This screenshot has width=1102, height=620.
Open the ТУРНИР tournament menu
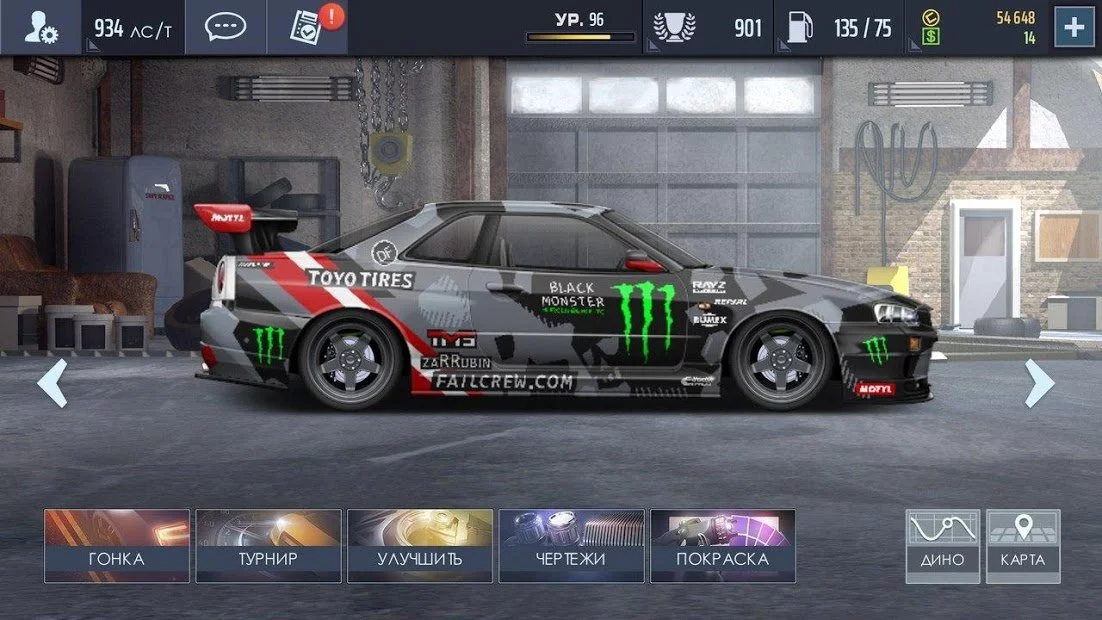[x=268, y=546]
